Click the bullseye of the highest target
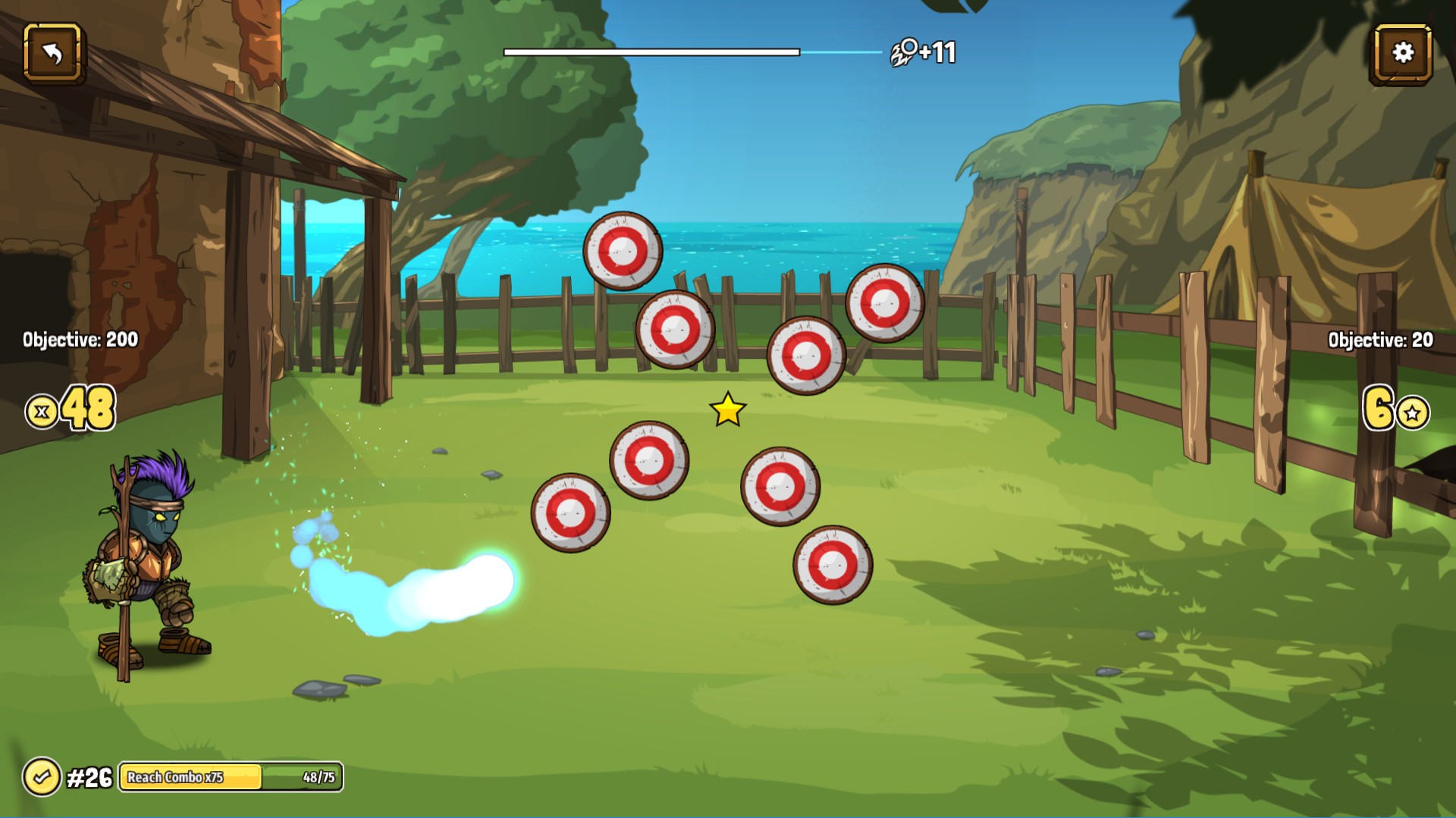The image size is (1456, 818). (623, 249)
